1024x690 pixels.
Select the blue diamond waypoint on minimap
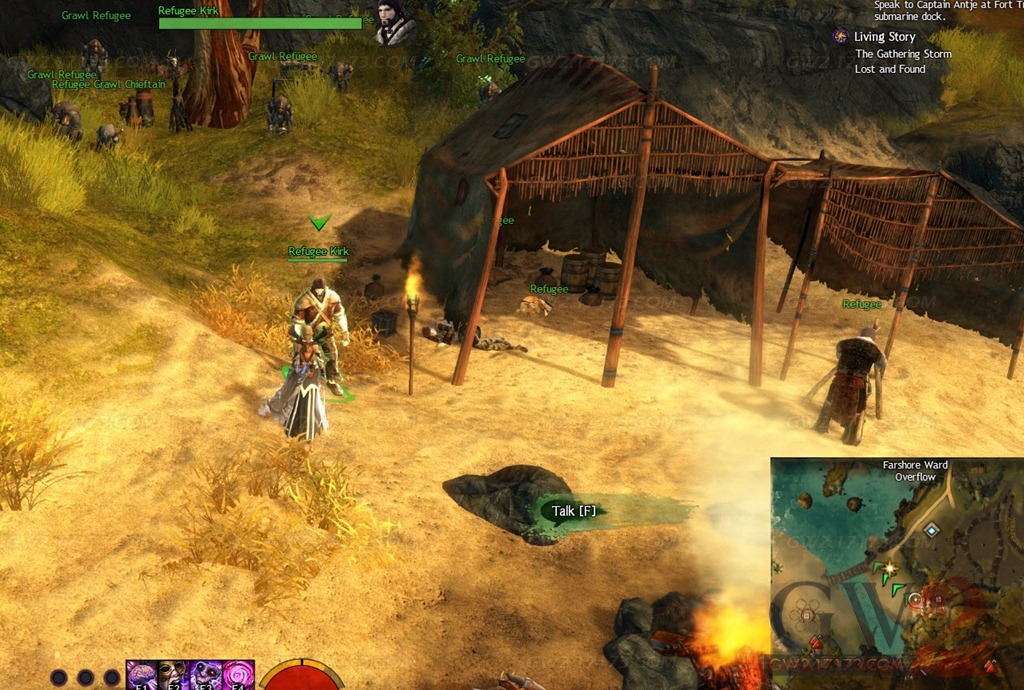[x=932, y=530]
